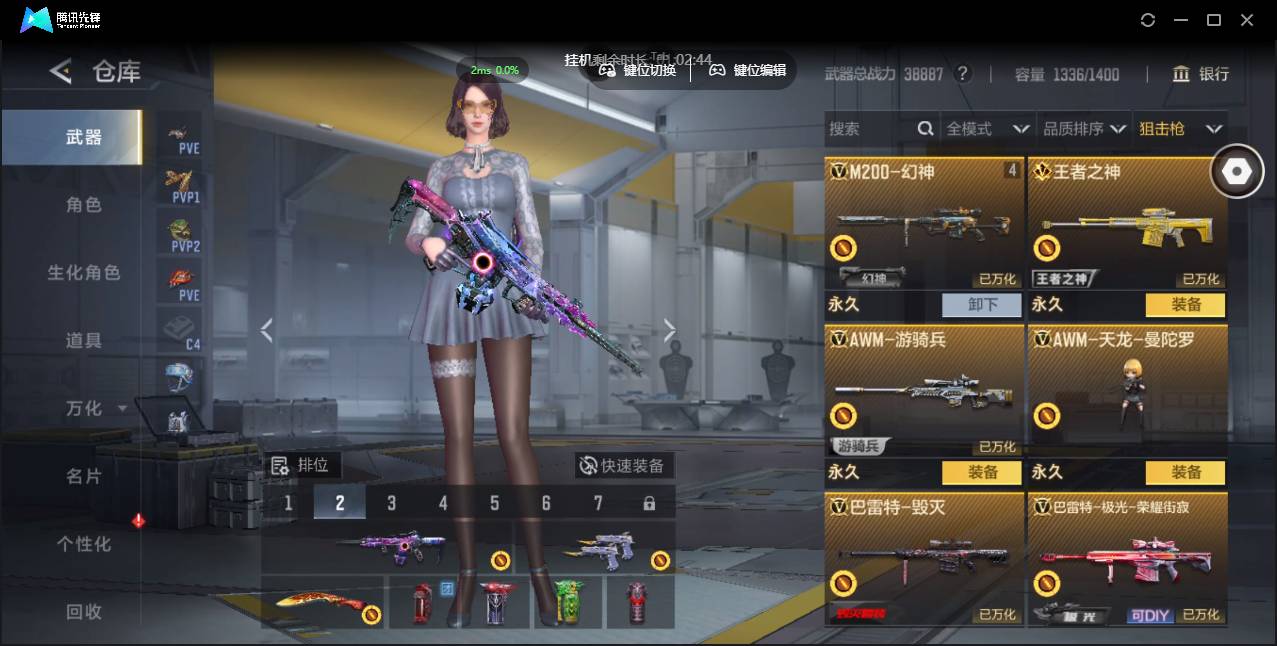Image resolution: width=1277 pixels, height=646 pixels.
Task: Equip the 王者之神 sniper rifle
Action: tap(1185, 305)
